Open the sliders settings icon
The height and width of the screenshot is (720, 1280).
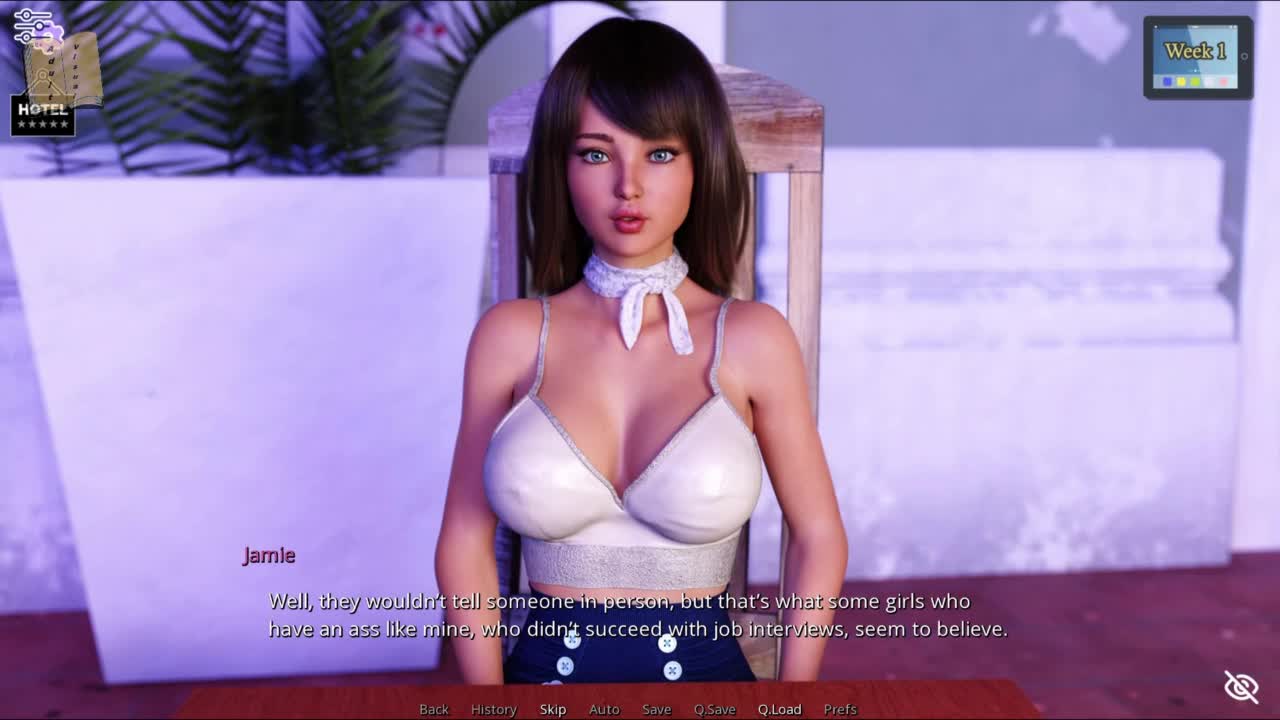[32, 25]
